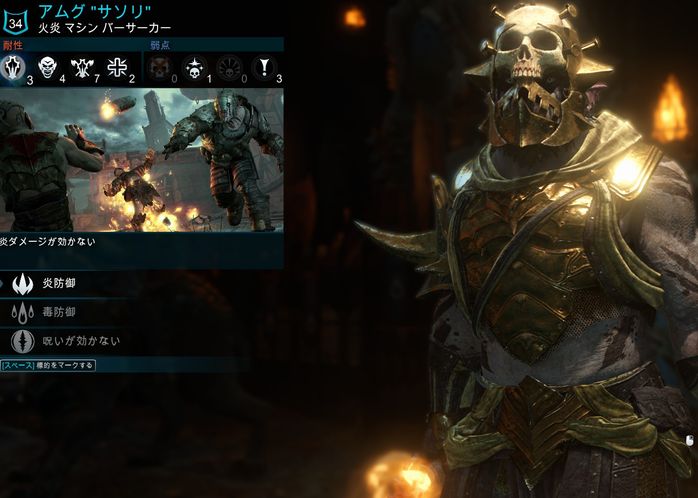The width and height of the screenshot is (698, 498).
Task: Select the dimmed skull weakness icon
Action: [x=158, y=68]
